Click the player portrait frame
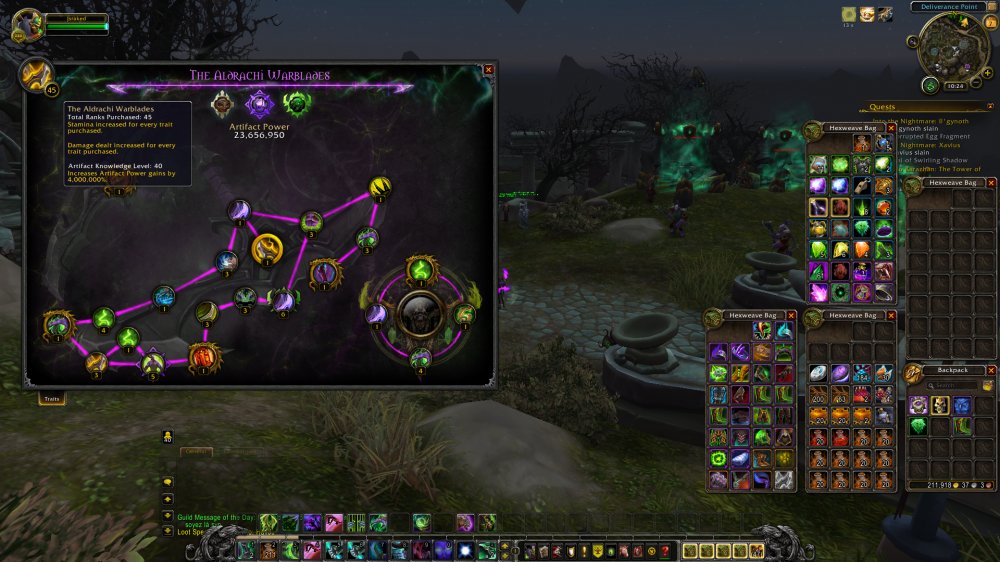 (x=27, y=25)
